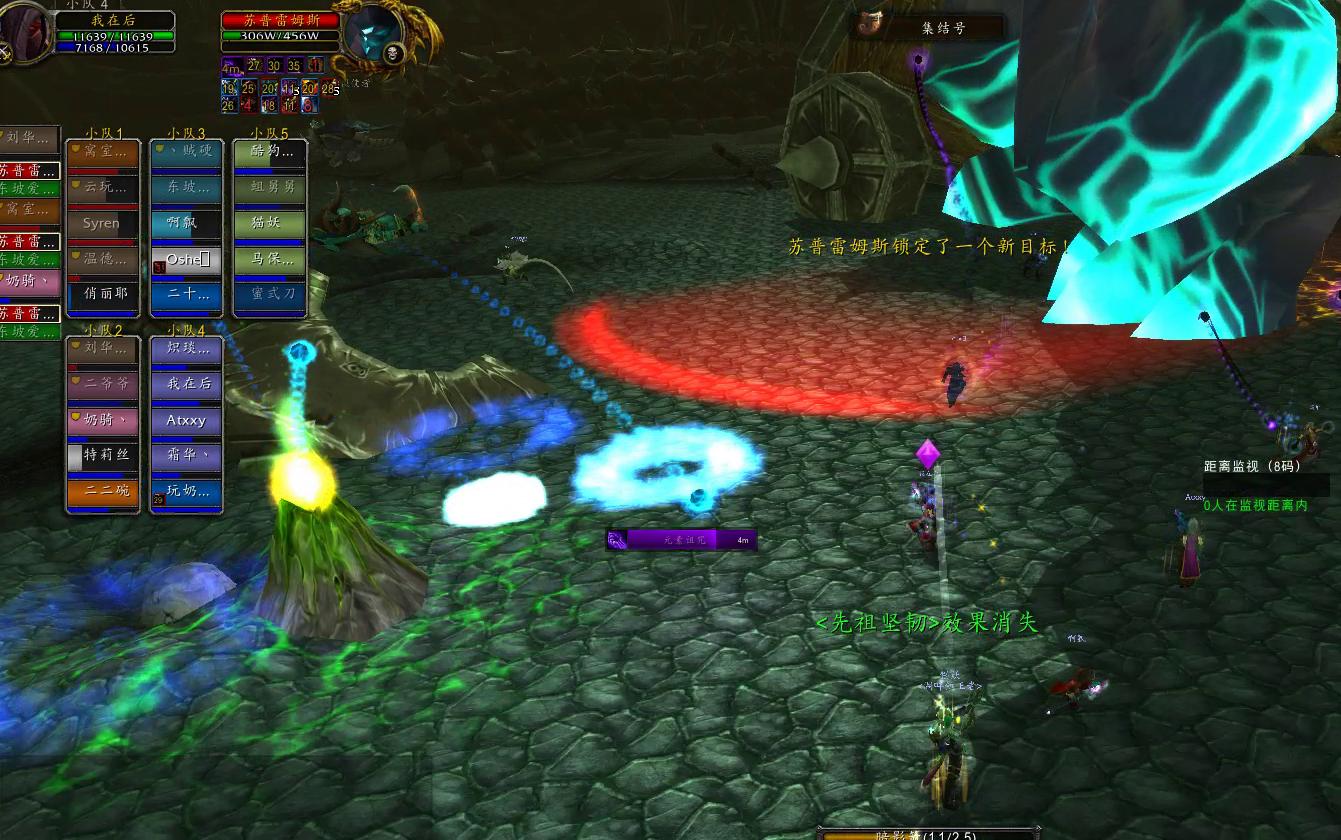Viewport: 1341px width, 840px height.
Task: Choose raid member 二爷爷 in group 2
Action: point(102,385)
